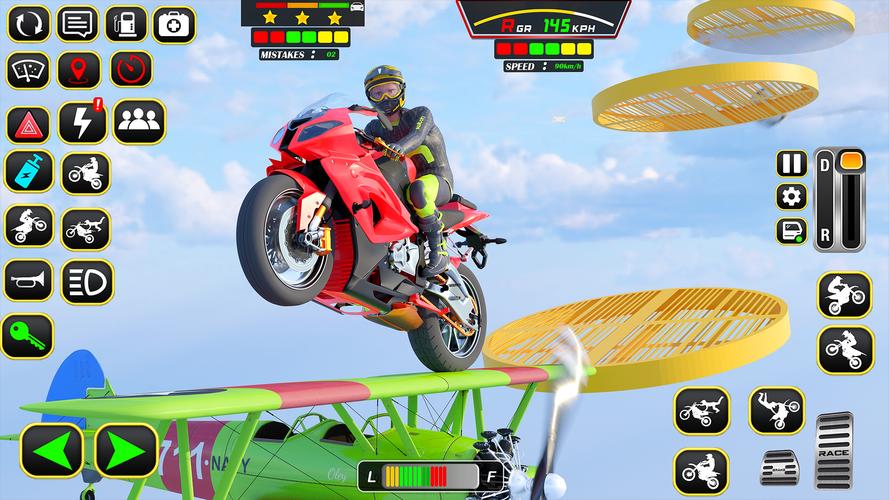Open the first aid kit
Image resolution: width=889 pixels, height=500 pixels.
(x=174, y=23)
